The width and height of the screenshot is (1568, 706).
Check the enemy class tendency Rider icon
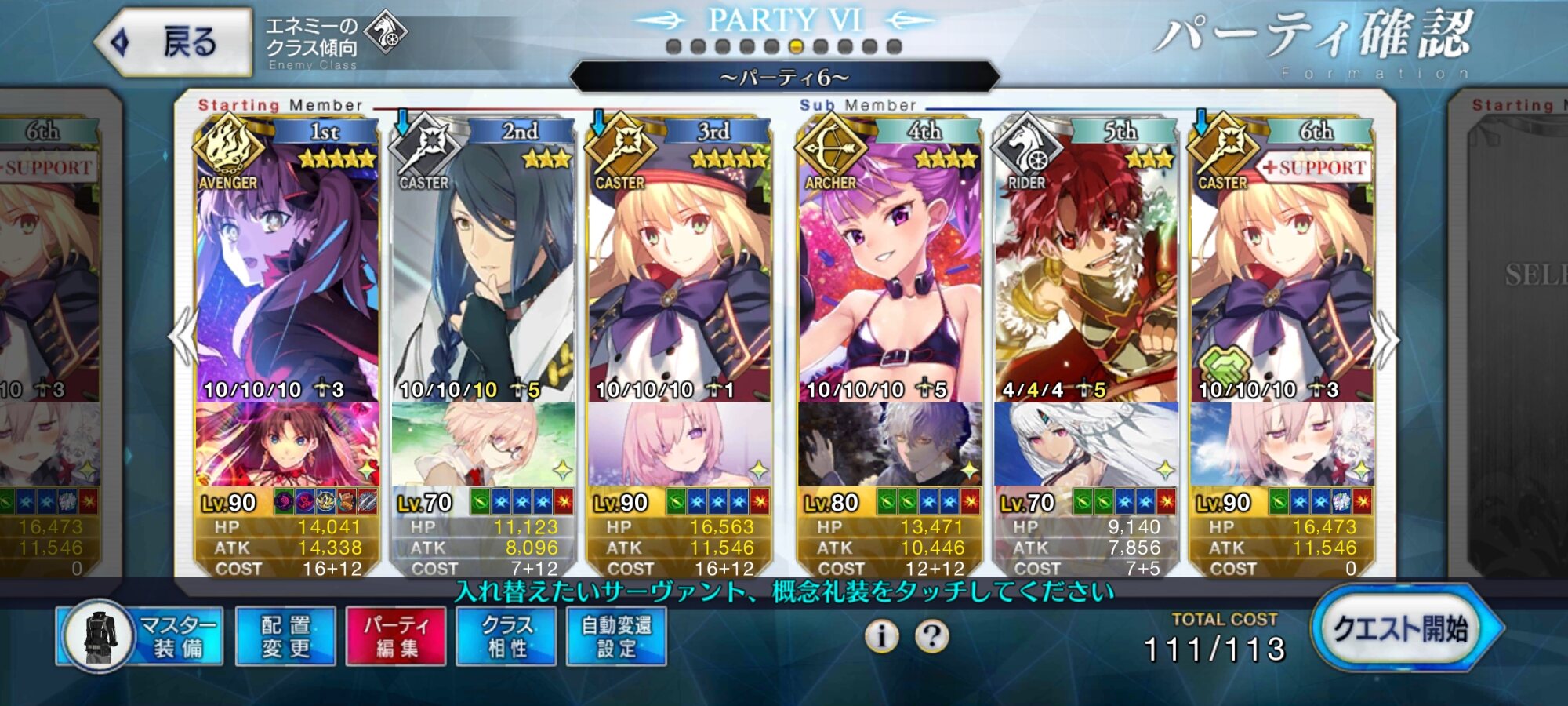click(387, 32)
